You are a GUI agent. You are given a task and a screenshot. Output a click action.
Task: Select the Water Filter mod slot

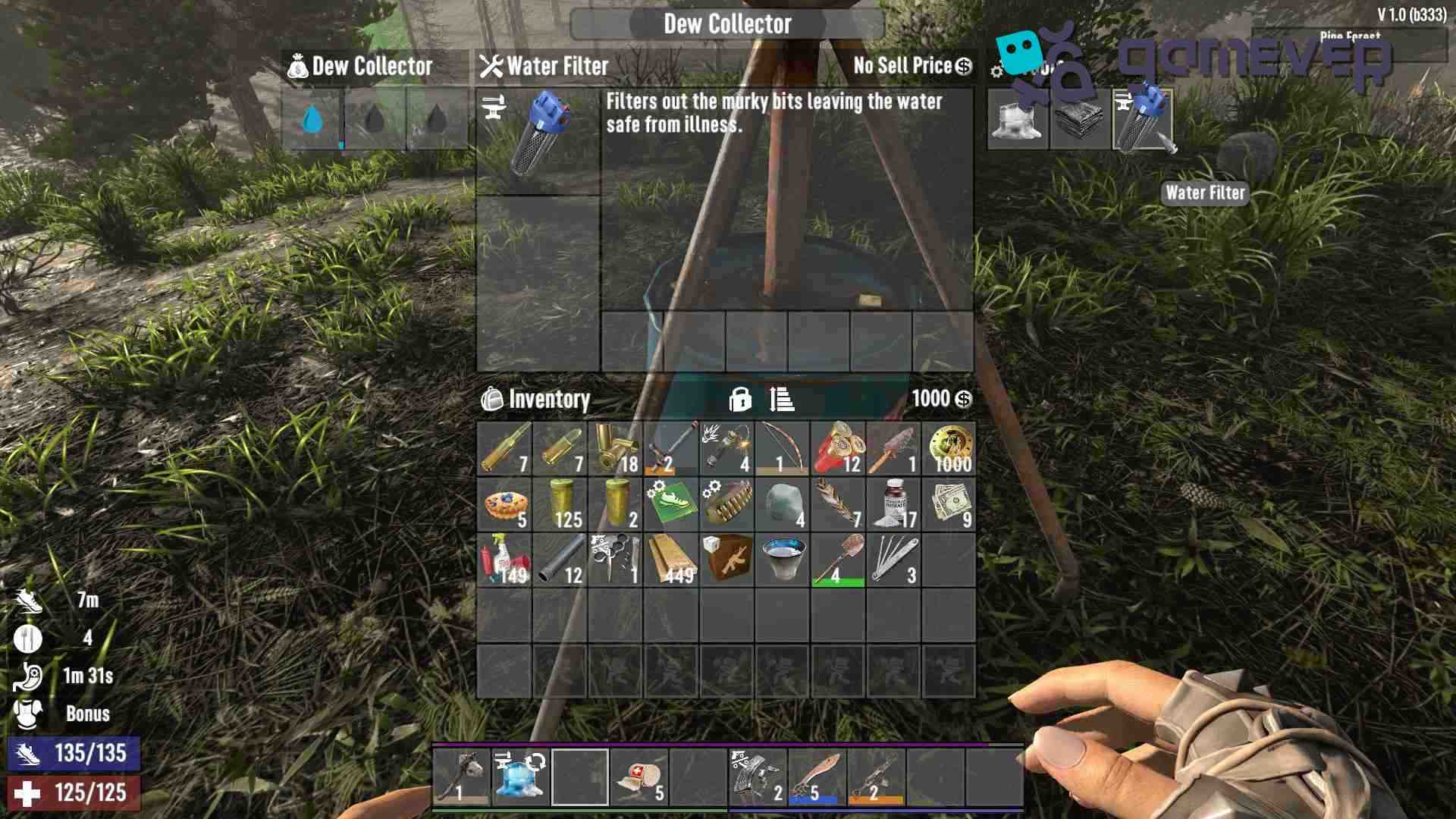click(x=1142, y=119)
